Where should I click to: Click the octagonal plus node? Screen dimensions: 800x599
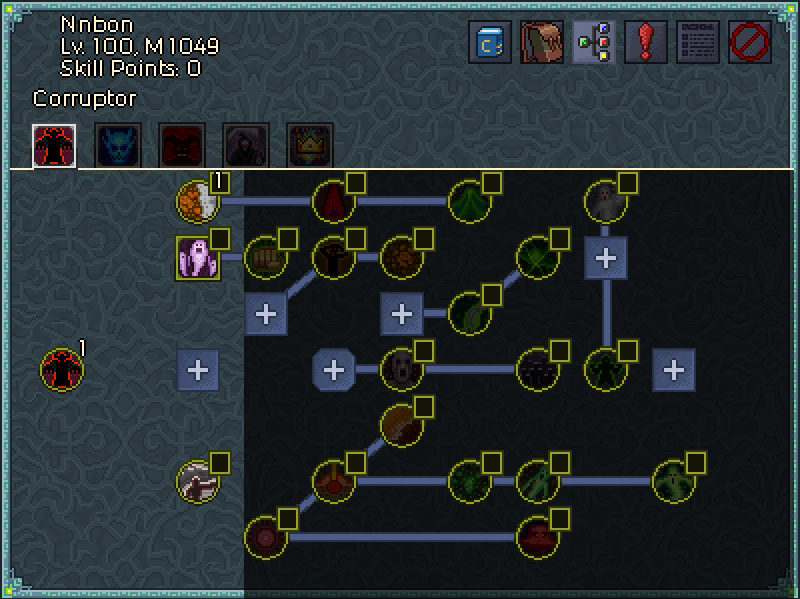coord(333,369)
